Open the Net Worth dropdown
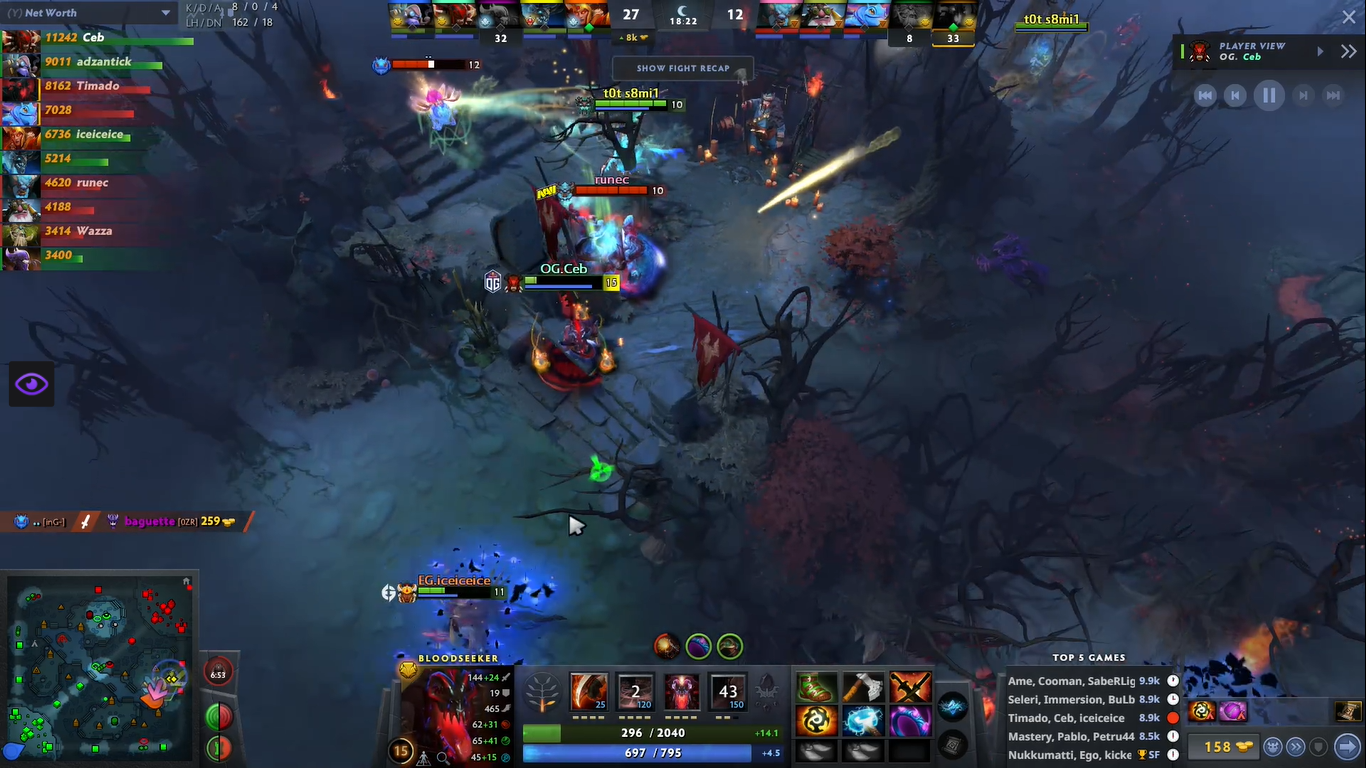Viewport: 1366px width, 768px height. coord(165,13)
